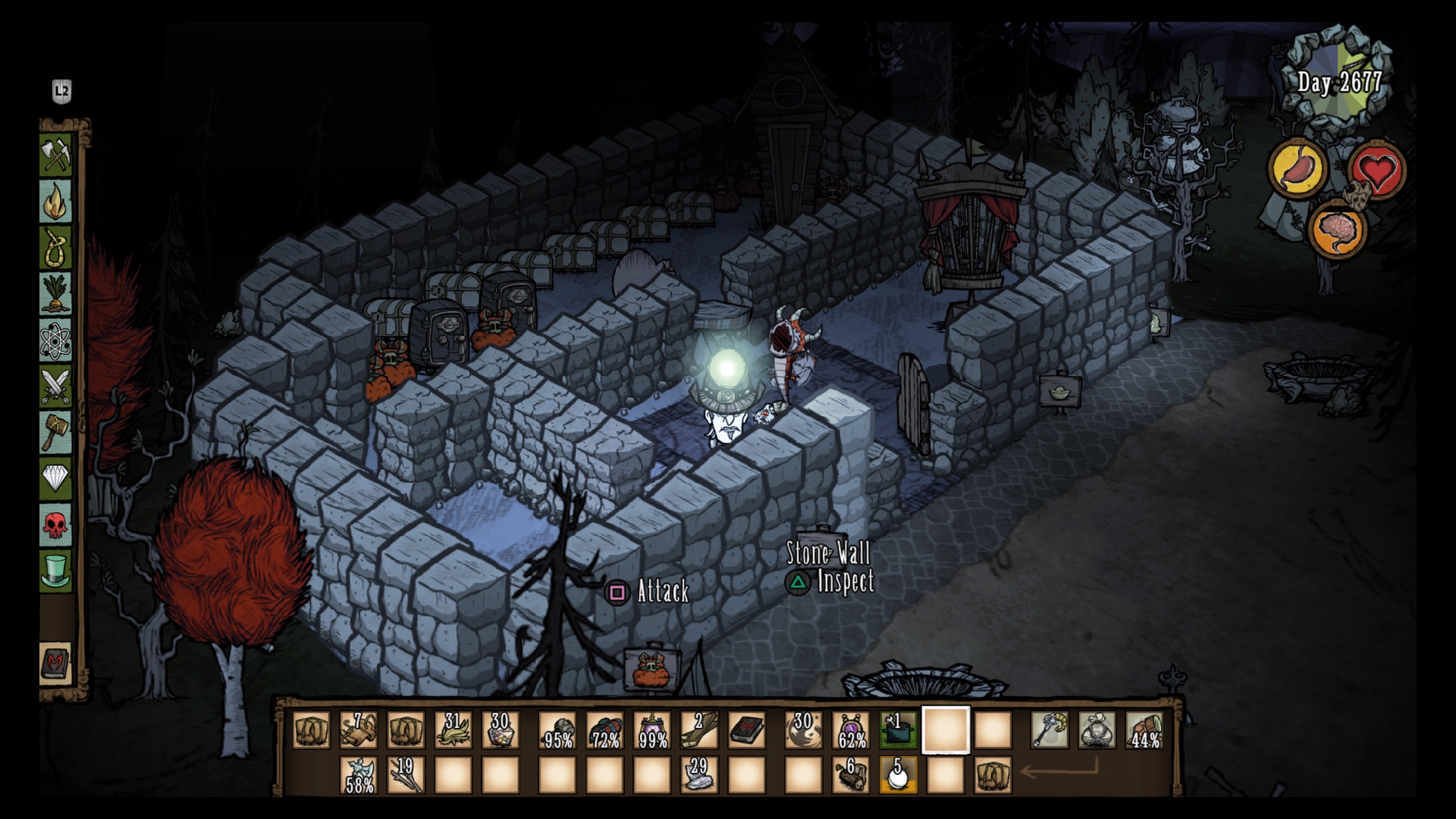Open the Tools crafting tab
1456x819 pixels.
click(x=56, y=155)
